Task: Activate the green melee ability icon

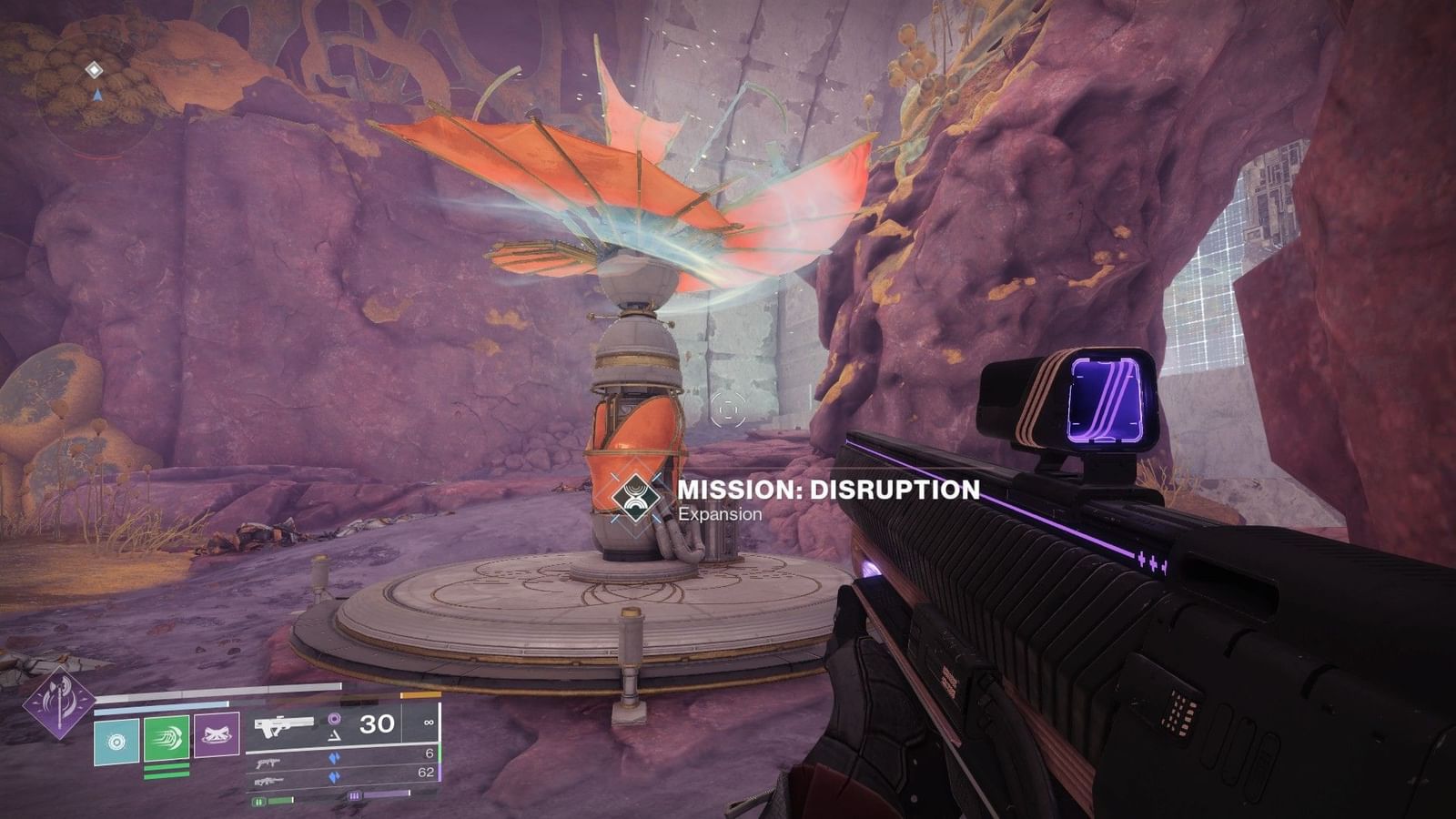Action: (166, 740)
